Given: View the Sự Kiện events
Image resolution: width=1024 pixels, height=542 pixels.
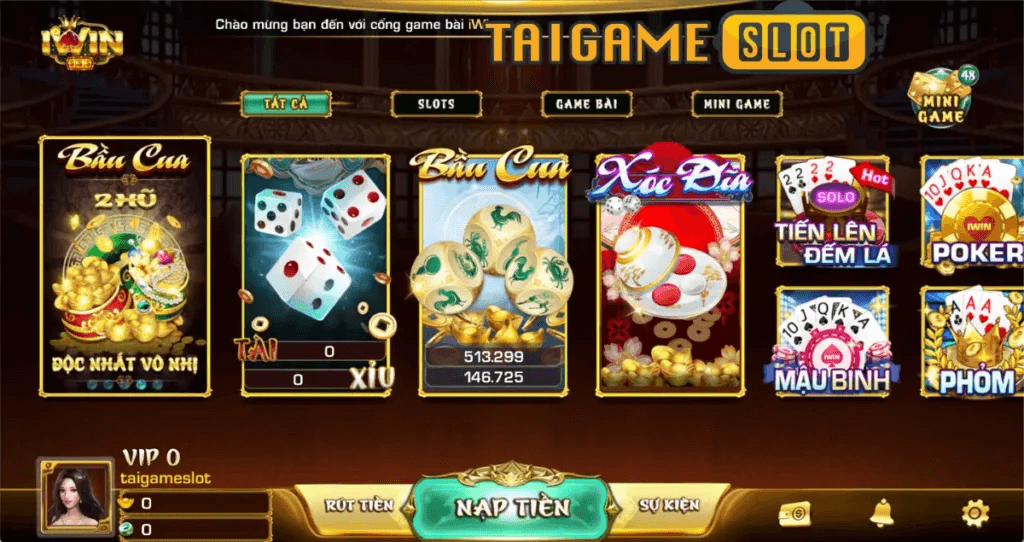Looking at the screenshot, I should (x=668, y=505).
